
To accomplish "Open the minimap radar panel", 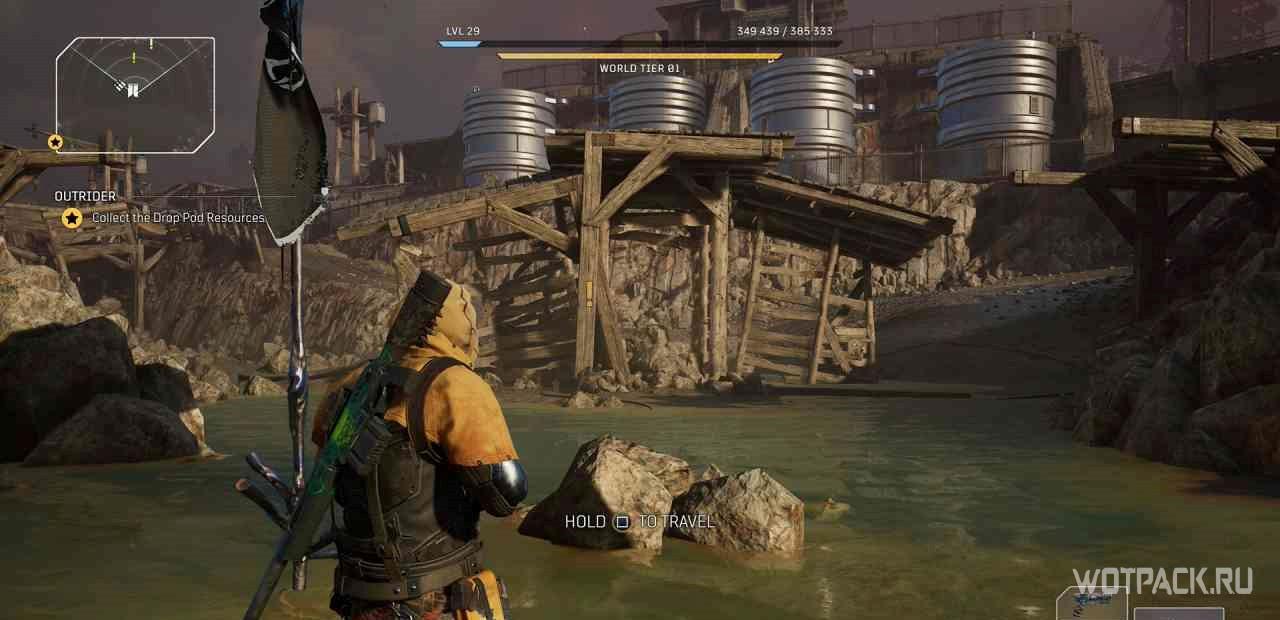I will [135, 95].
